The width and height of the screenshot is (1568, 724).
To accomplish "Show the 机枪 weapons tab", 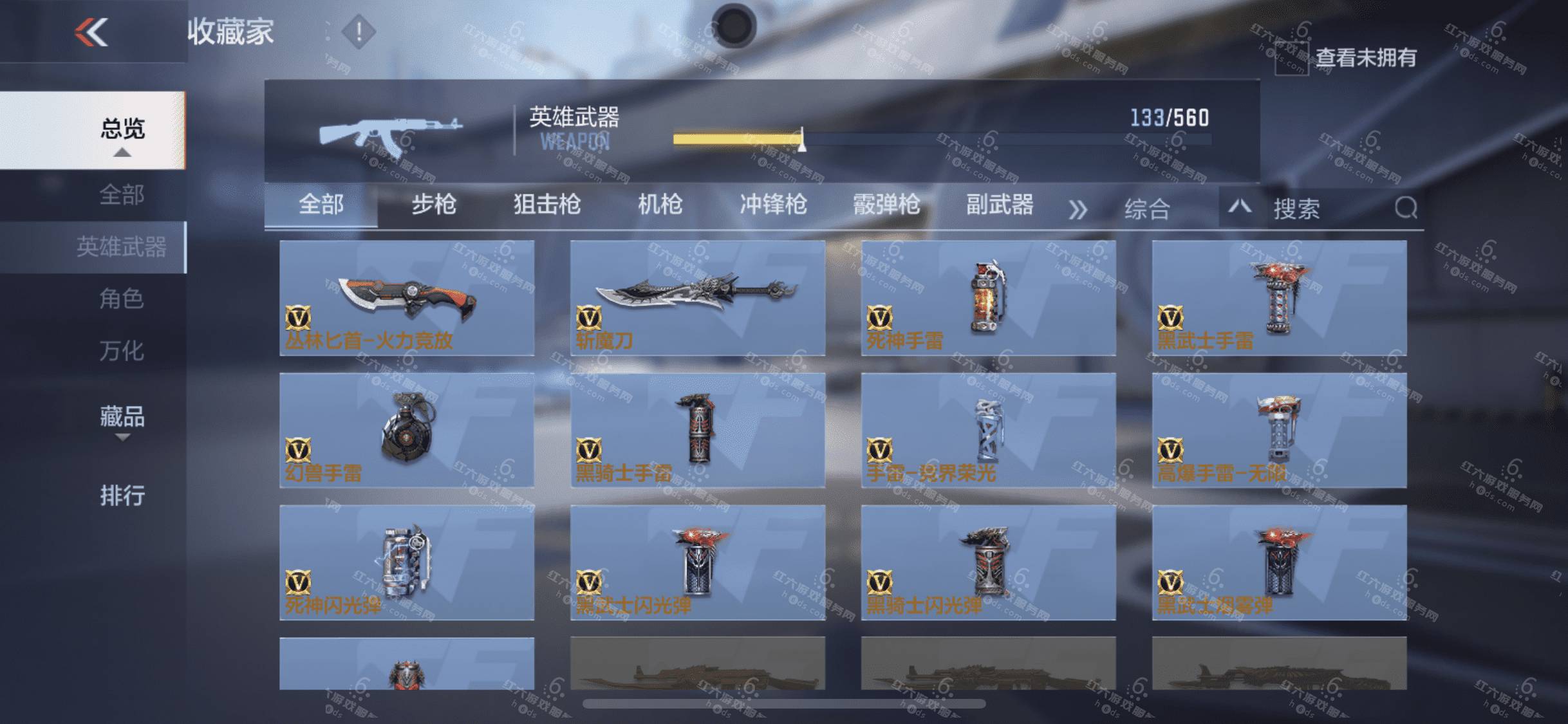I will tap(660, 205).
